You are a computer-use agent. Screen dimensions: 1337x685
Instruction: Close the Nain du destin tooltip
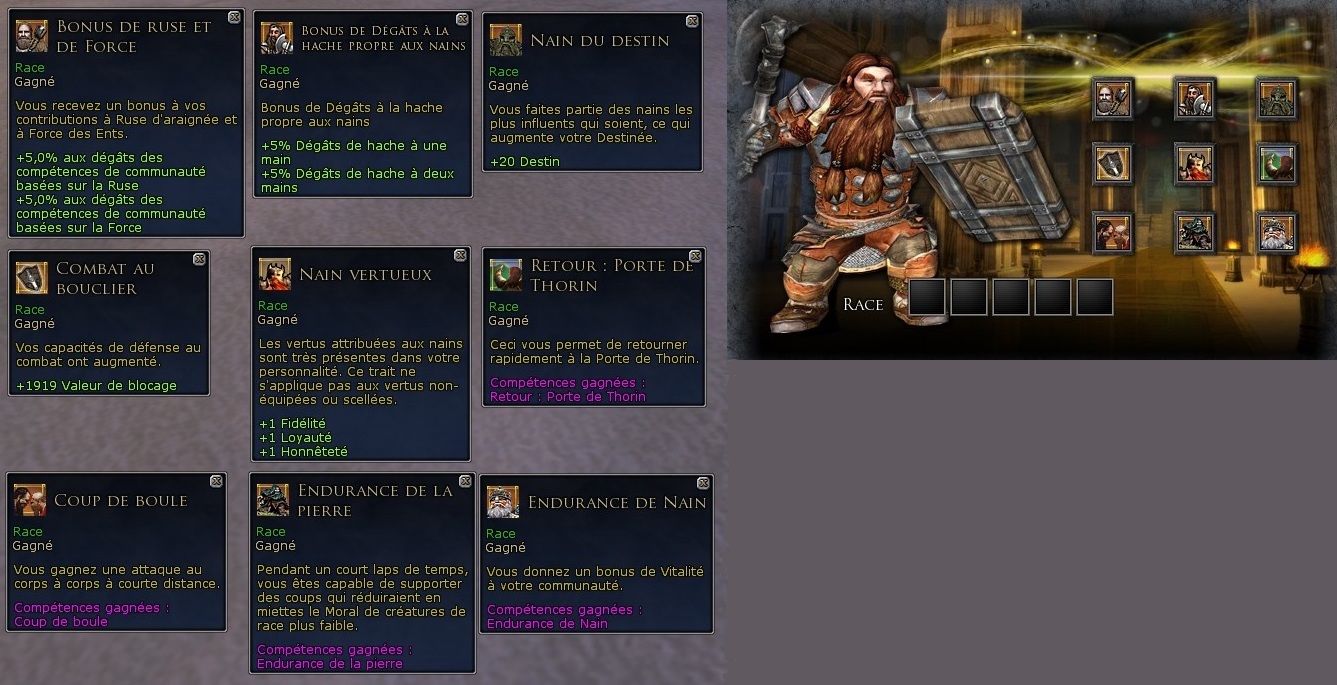[693, 21]
